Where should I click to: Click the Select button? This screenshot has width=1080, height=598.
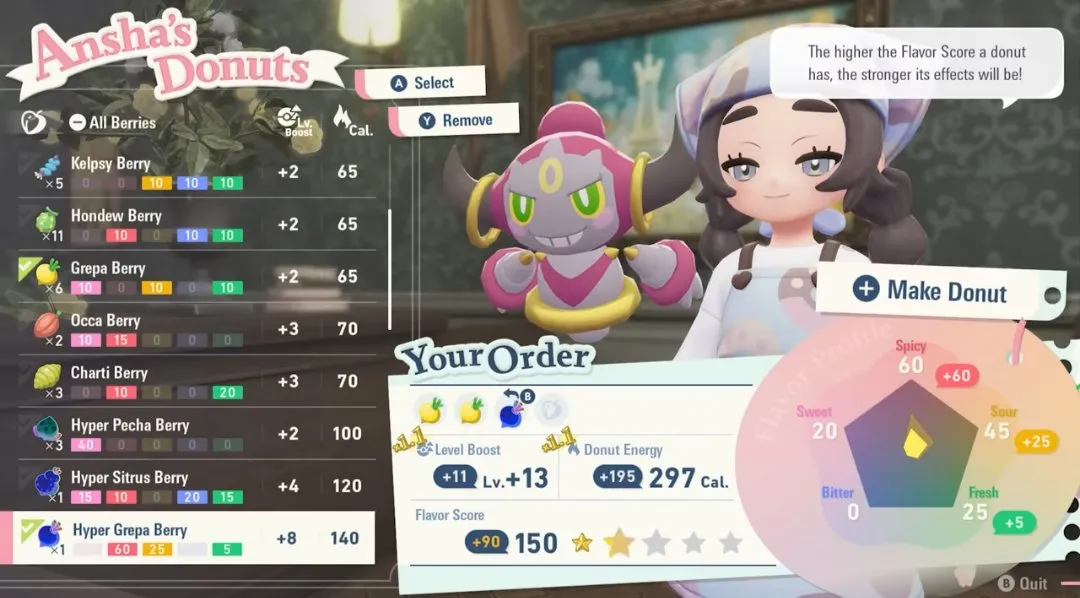click(423, 83)
